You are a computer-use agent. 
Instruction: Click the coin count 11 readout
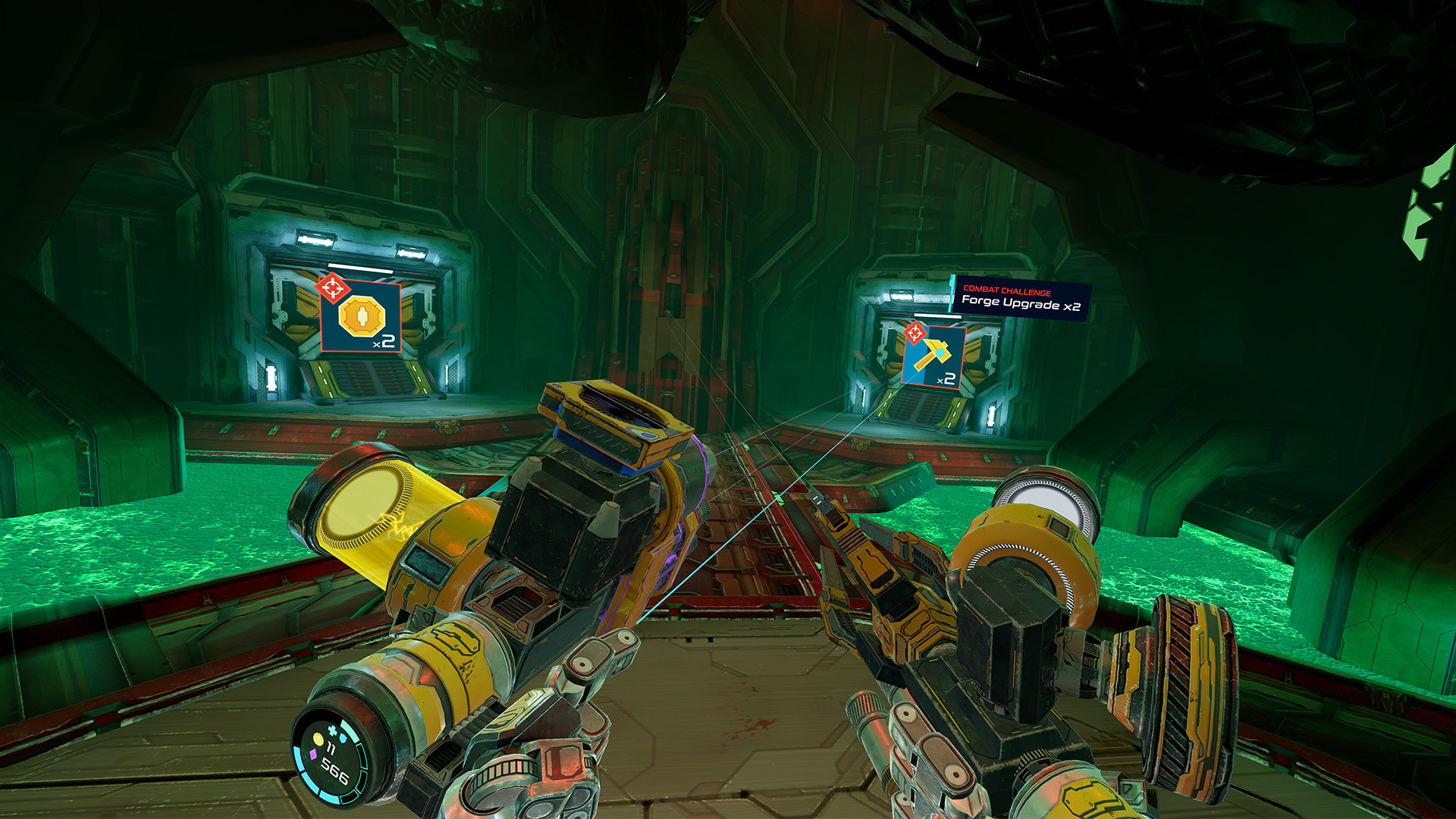coord(331,747)
